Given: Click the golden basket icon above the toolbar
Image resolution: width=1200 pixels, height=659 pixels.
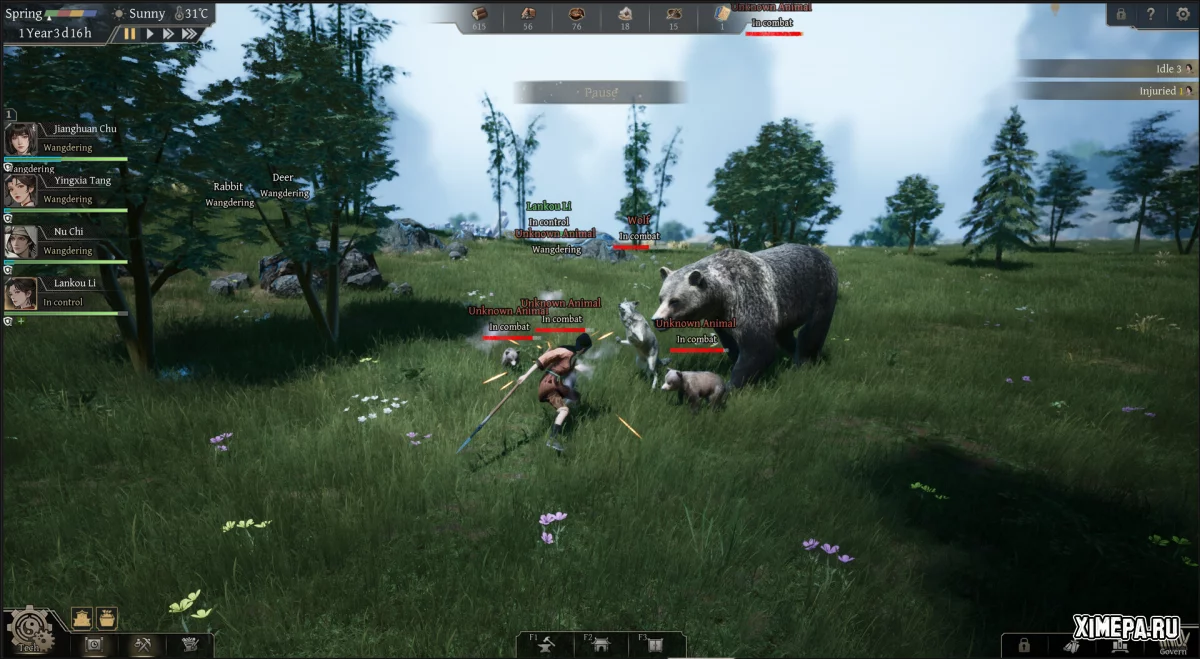Looking at the screenshot, I should (x=107, y=618).
